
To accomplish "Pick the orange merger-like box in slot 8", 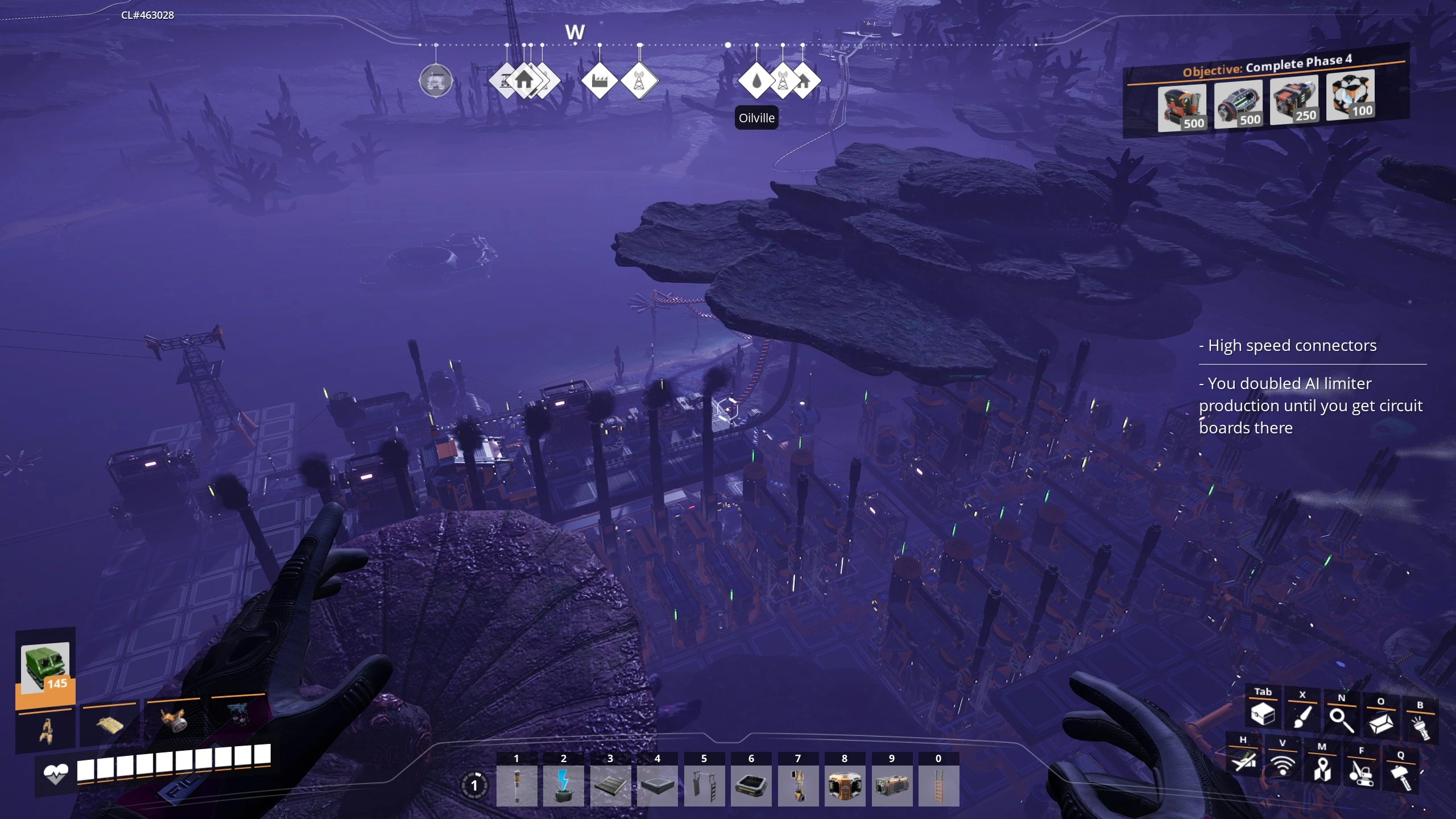I will [x=845, y=785].
